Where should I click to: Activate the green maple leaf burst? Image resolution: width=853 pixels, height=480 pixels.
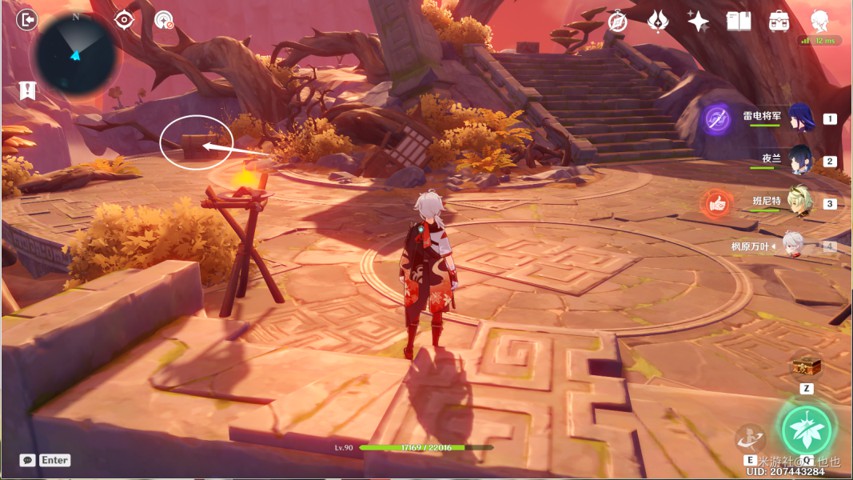click(806, 427)
